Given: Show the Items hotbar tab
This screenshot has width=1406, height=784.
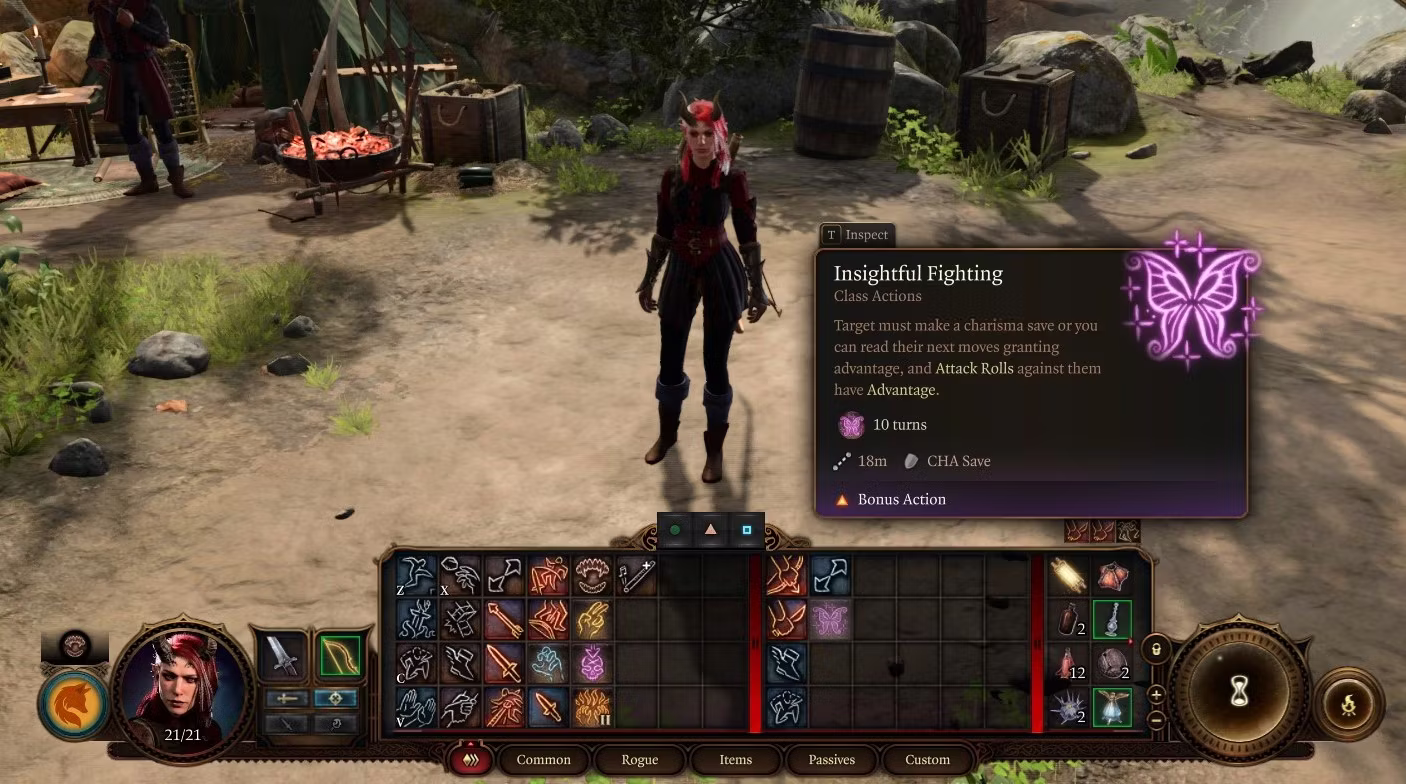Looking at the screenshot, I should point(735,760).
